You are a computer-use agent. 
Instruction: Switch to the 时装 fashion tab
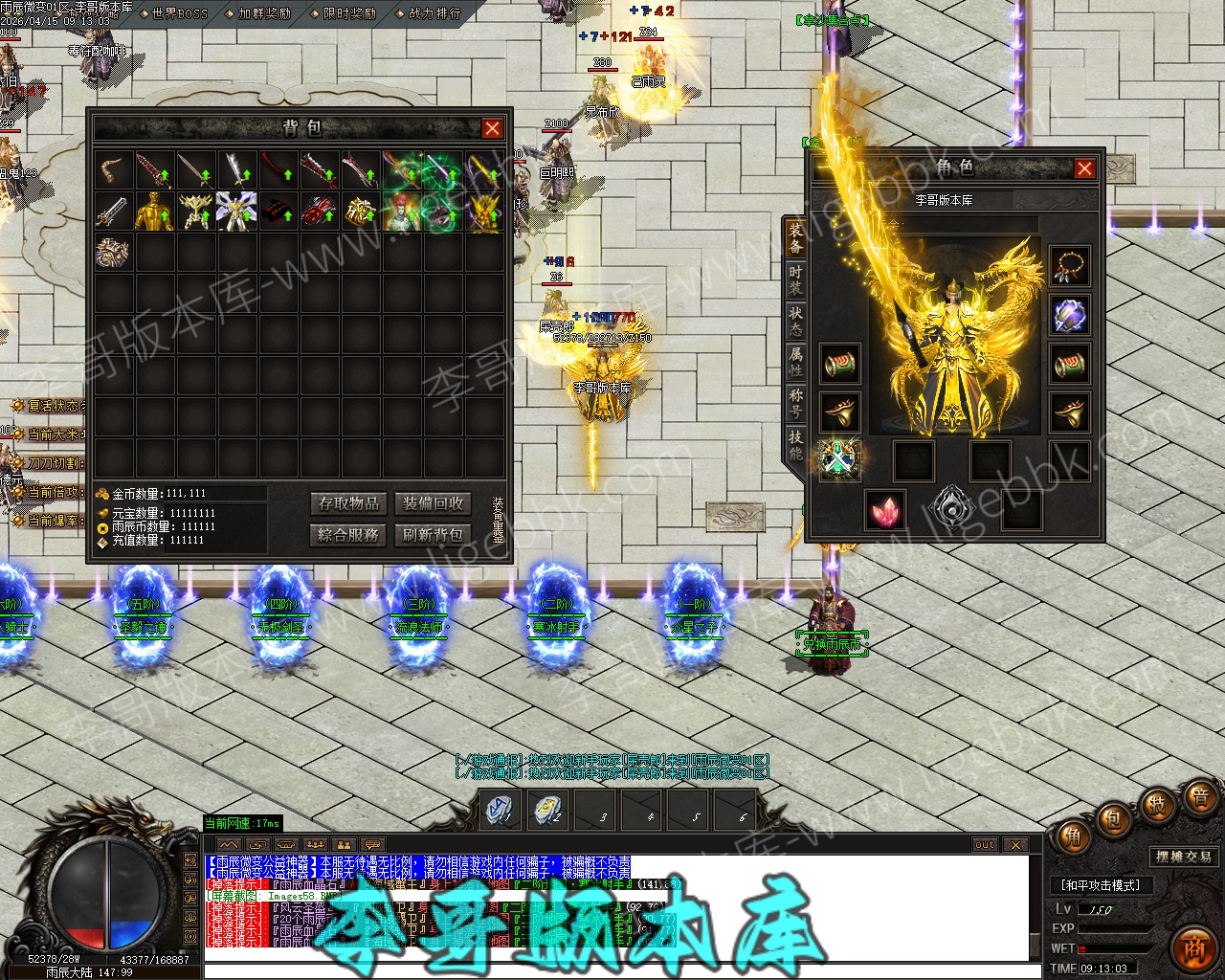click(795, 278)
